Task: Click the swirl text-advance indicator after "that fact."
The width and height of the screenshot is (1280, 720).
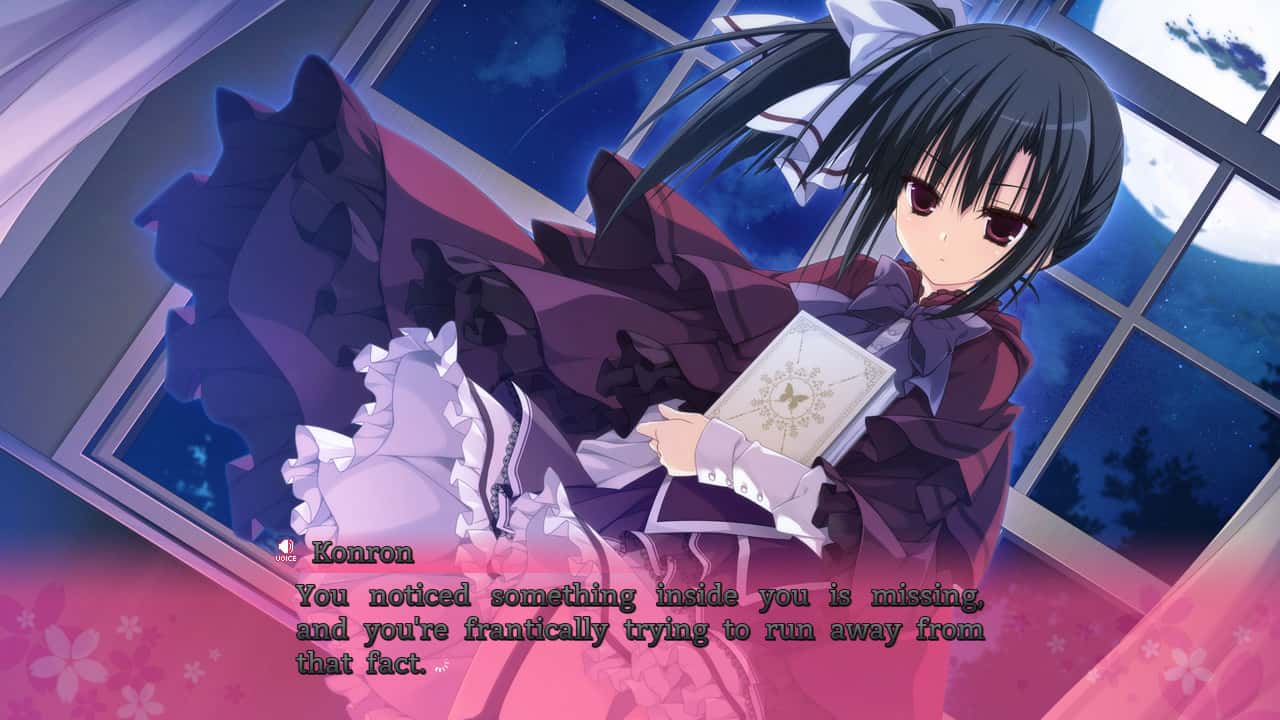Action: point(439,665)
